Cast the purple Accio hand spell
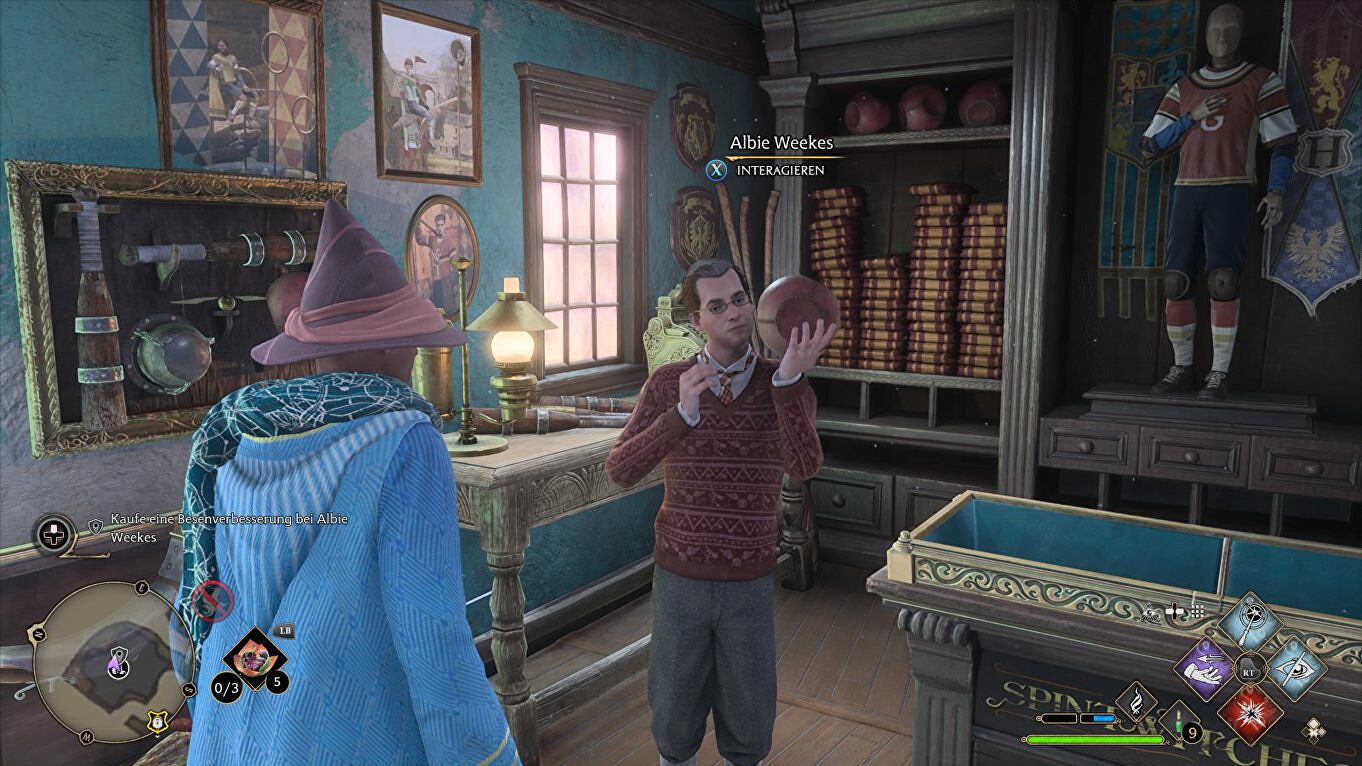This screenshot has height=766, width=1362. (x=1205, y=670)
